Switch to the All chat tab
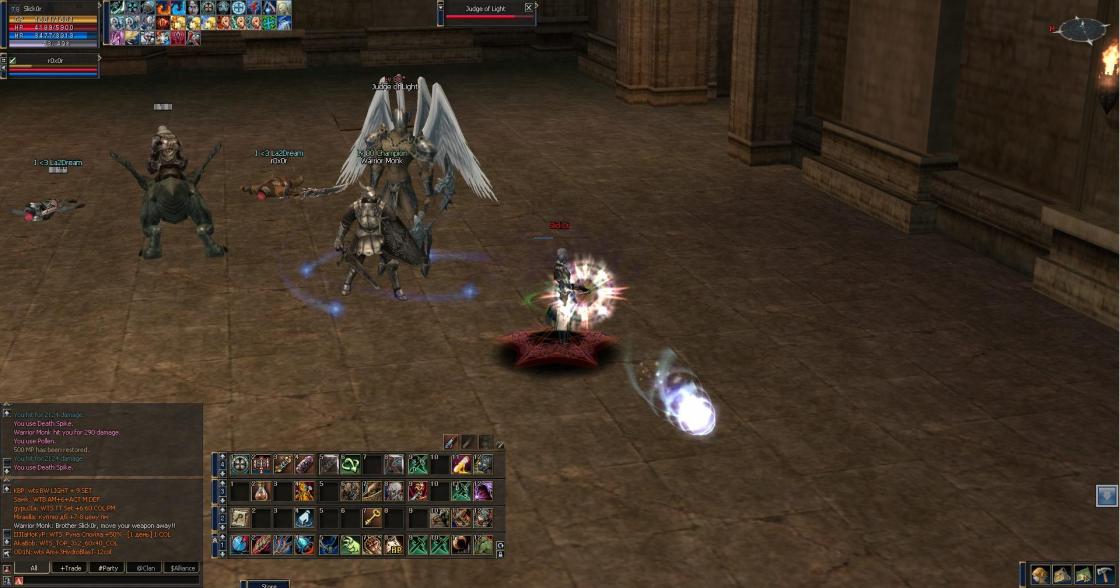Screen dimensions: 1120x588 tap(33, 567)
